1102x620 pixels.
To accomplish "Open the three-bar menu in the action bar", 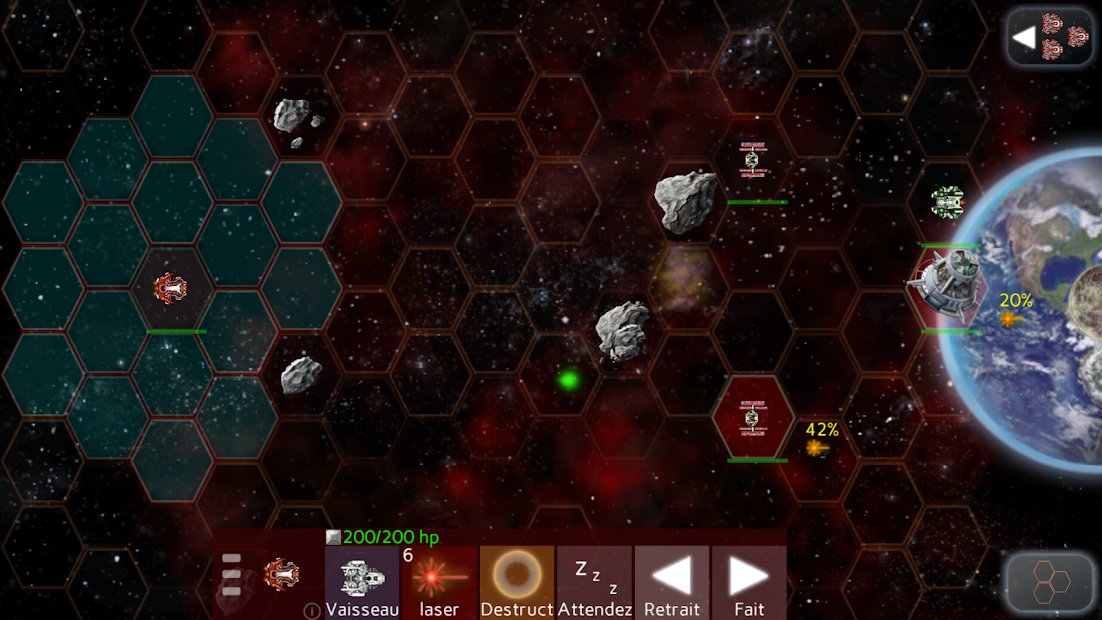I will click(x=232, y=575).
